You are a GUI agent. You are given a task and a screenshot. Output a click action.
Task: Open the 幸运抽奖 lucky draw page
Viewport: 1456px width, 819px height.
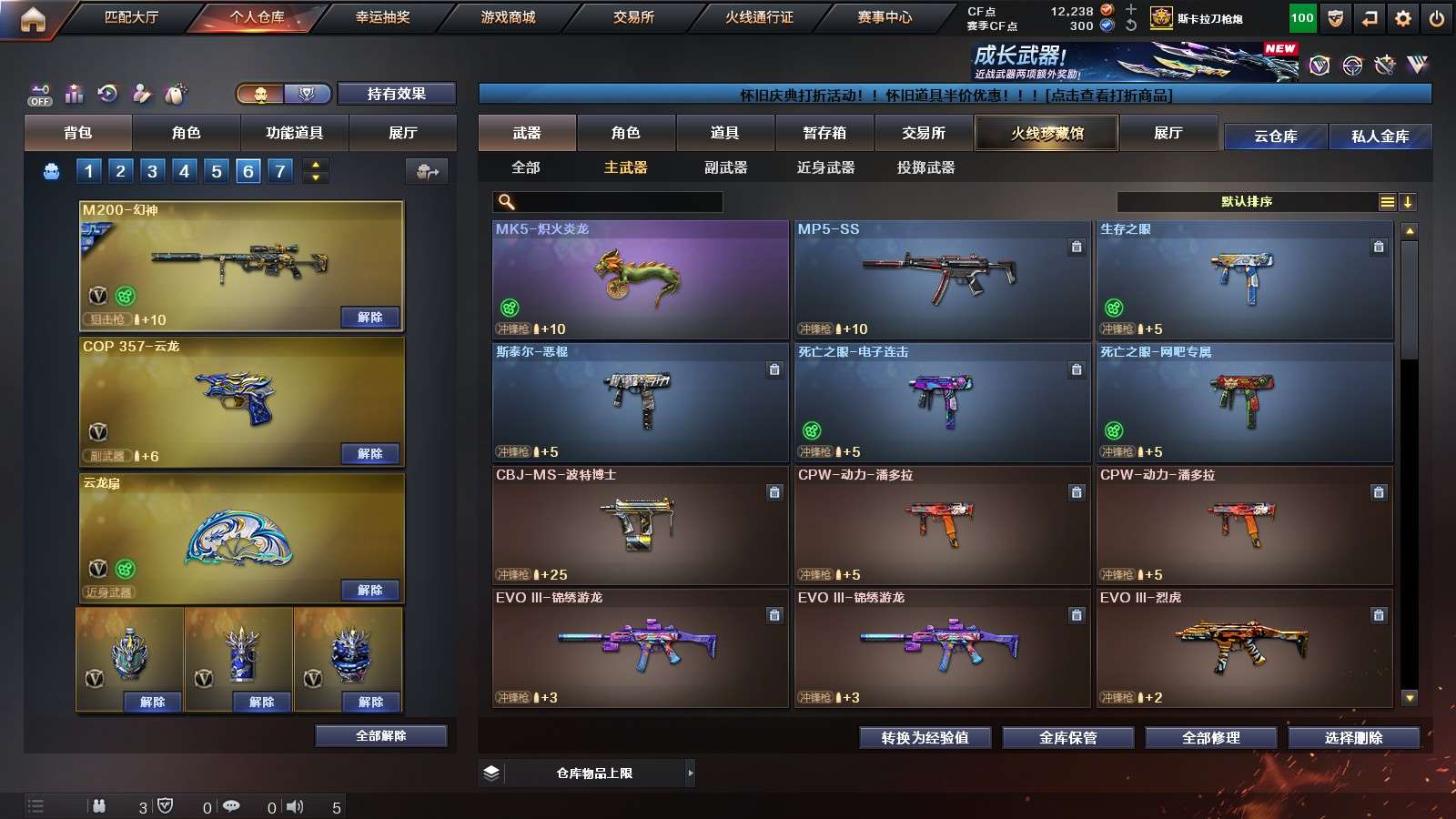point(382,17)
